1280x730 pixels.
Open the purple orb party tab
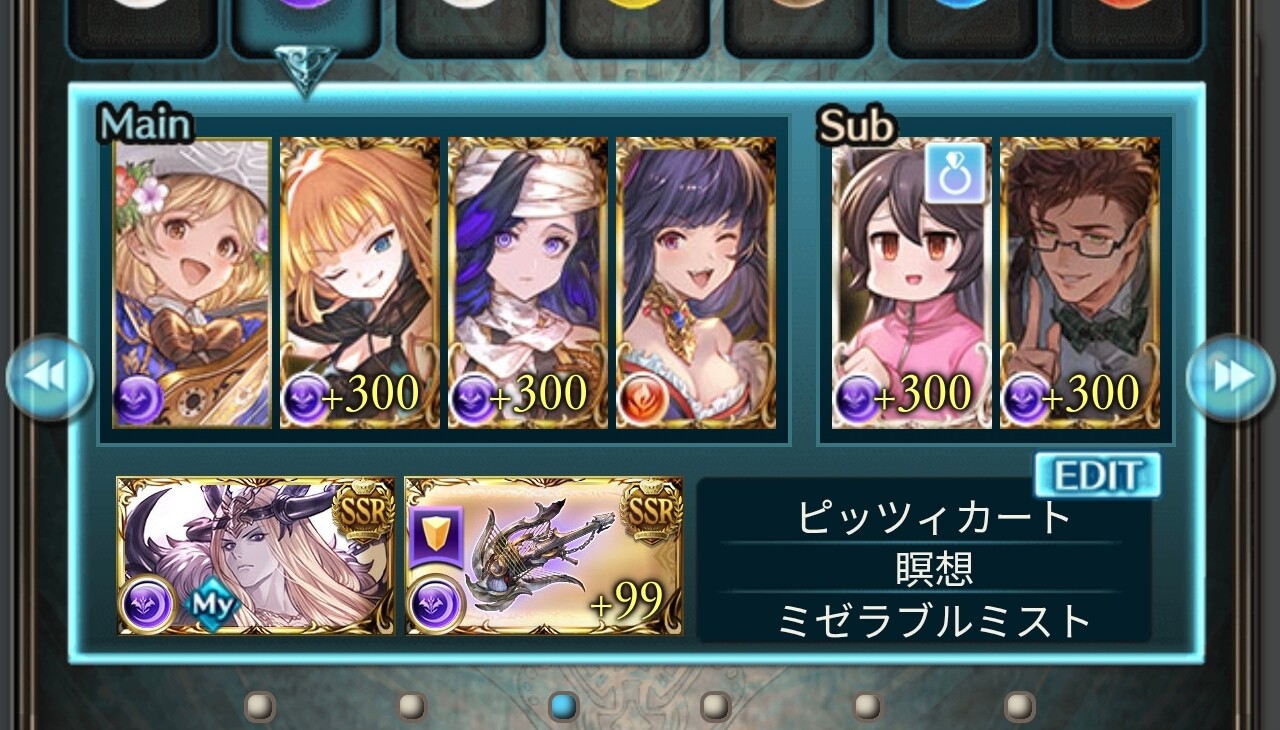(305, 20)
